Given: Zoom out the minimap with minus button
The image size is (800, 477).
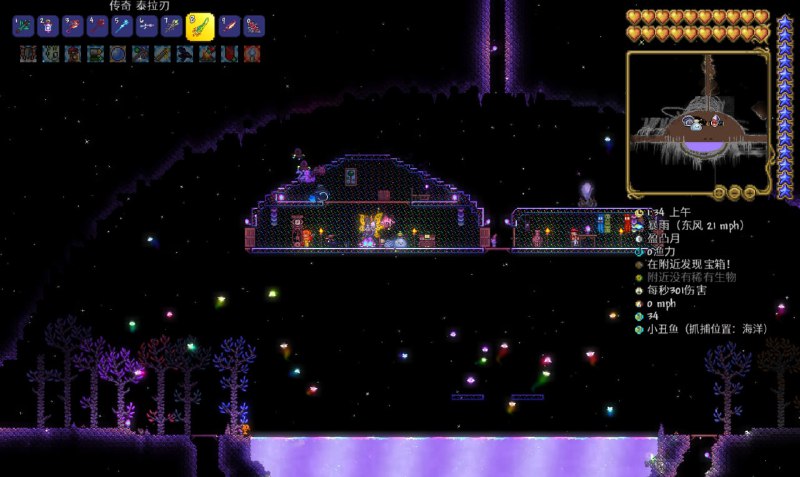Looking at the screenshot, I should pyautogui.click(x=733, y=192).
